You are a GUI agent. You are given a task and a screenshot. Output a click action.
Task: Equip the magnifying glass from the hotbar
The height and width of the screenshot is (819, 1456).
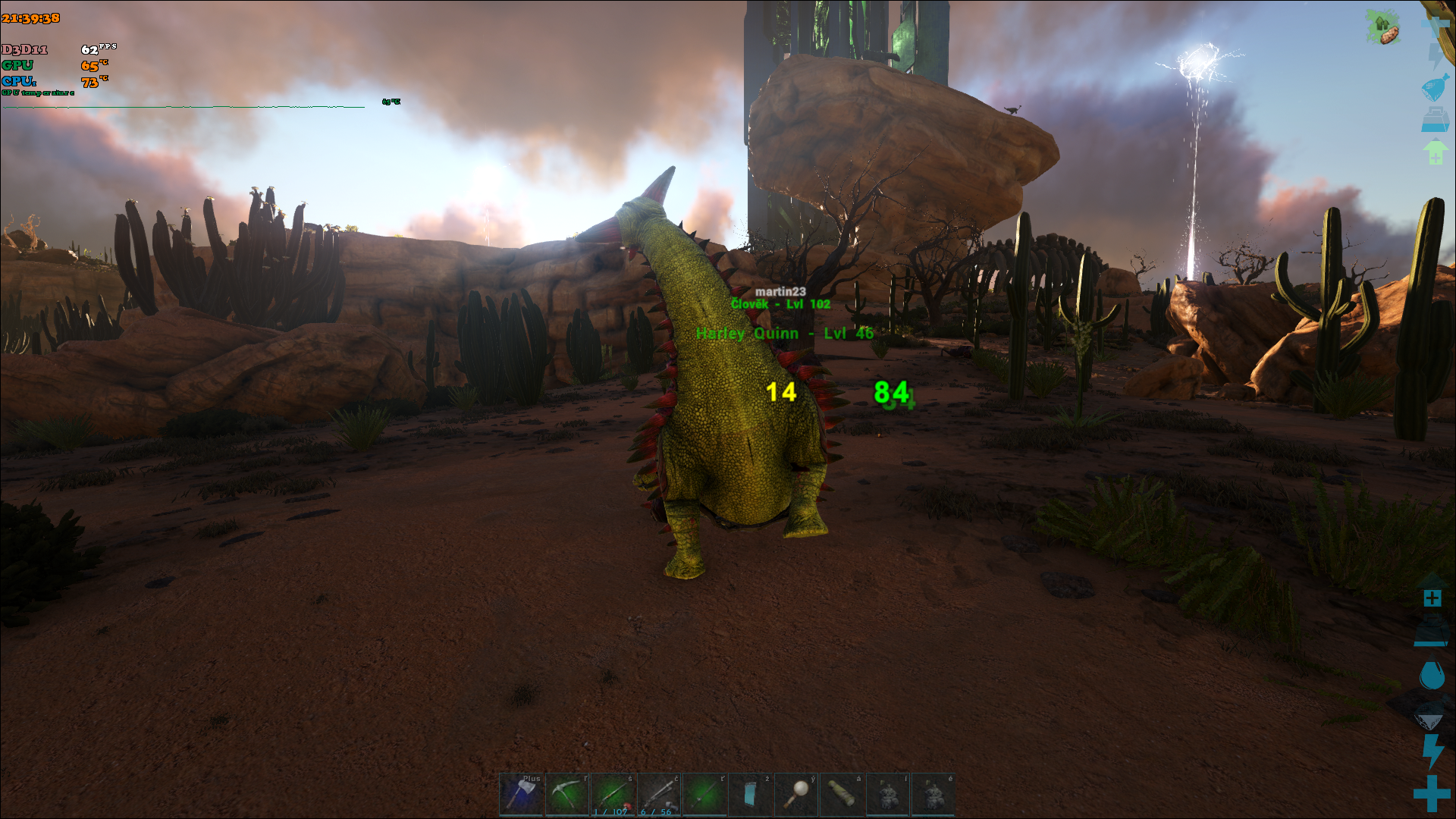coord(795,794)
